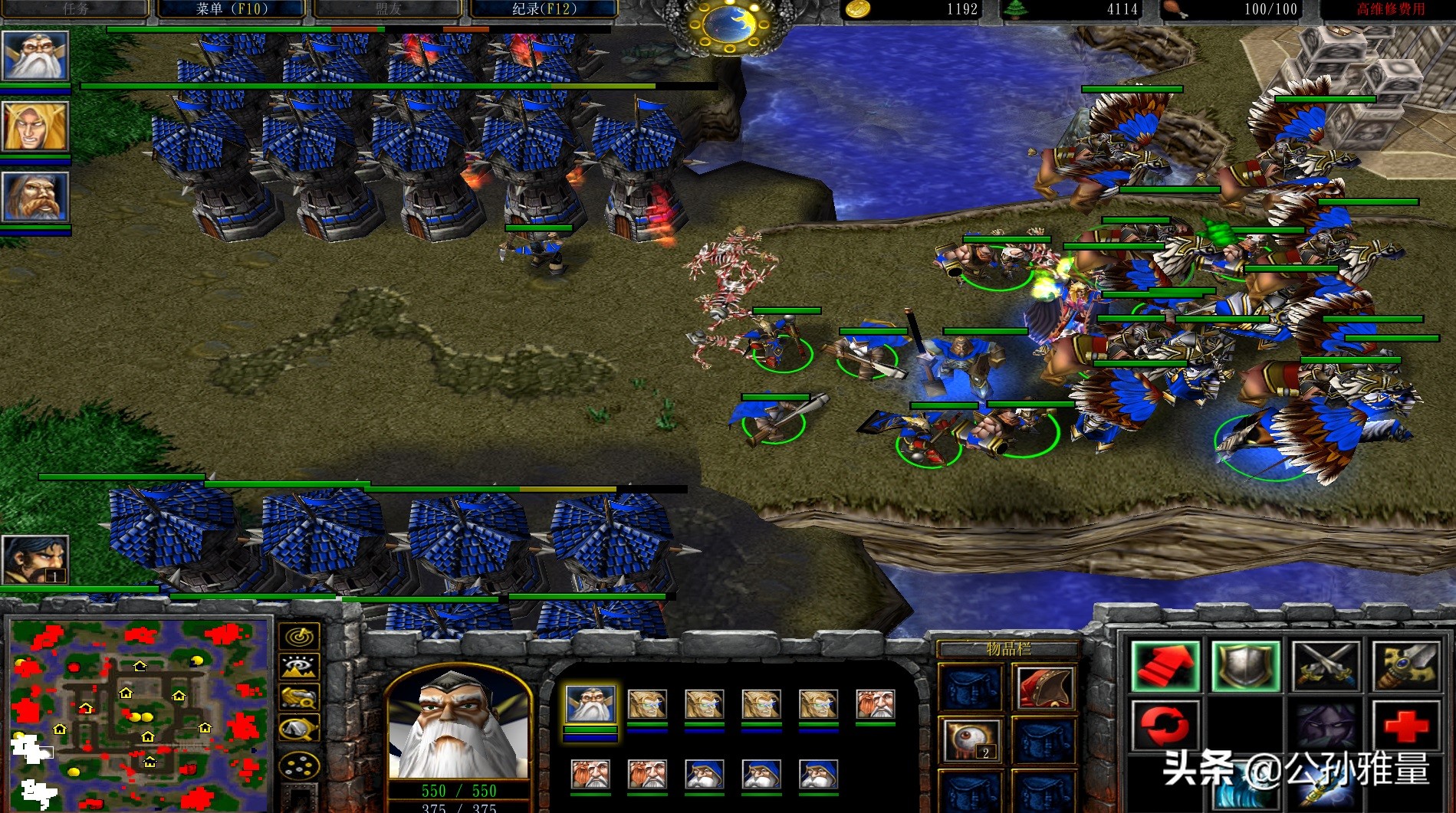The width and height of the screenshot is (1456, 813).
Task: Select the idle peasant worker icon
Action: pos(35,560)
